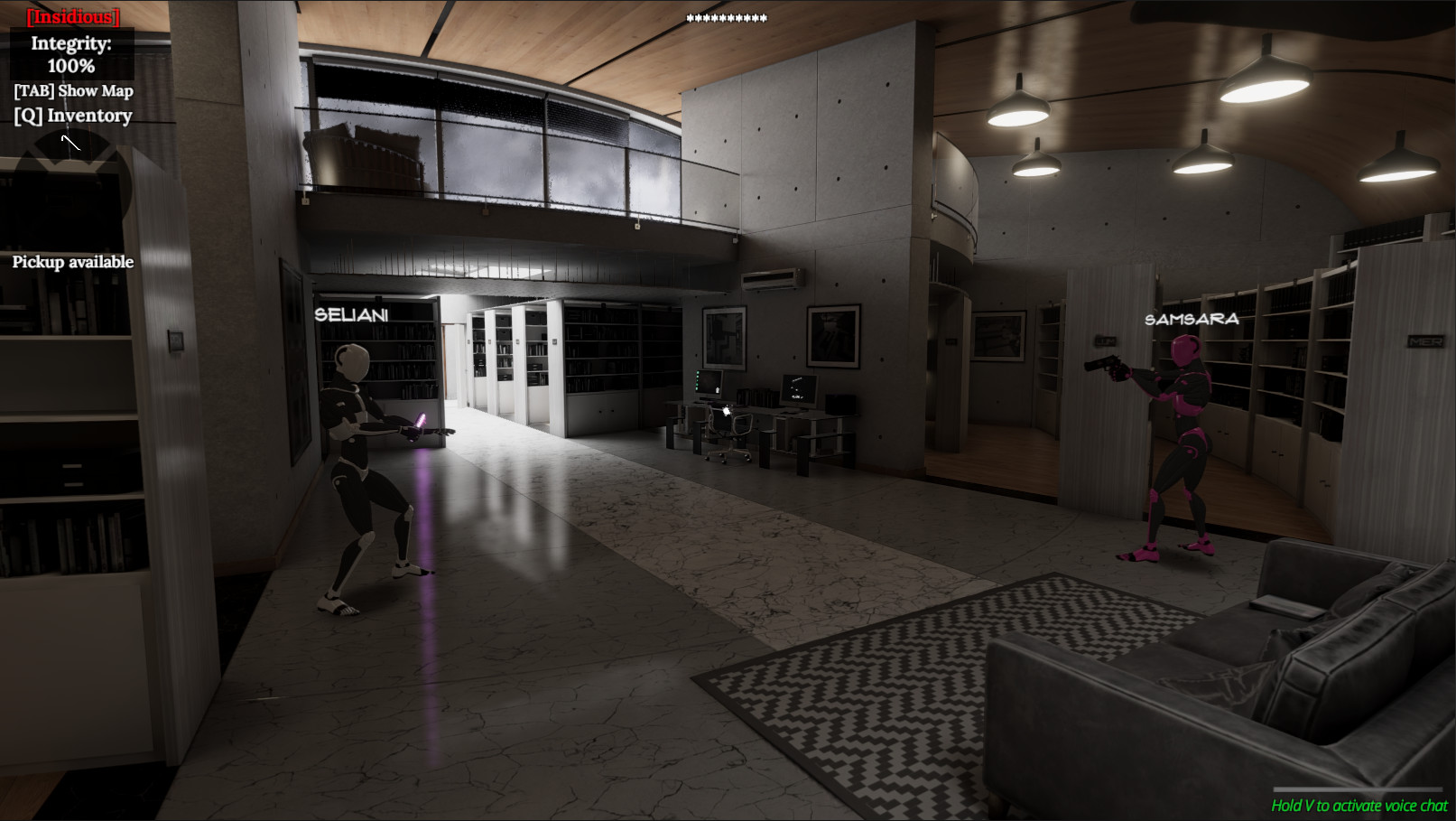Image resolution: width=1456 pixels, height=821 pixels.
Task: Select the SELIANI player nametag
Action: coord(352,315)
